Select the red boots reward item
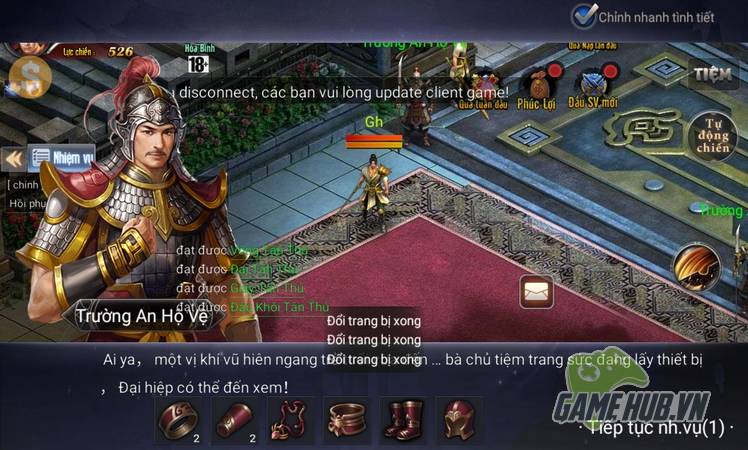 point(403,418)
